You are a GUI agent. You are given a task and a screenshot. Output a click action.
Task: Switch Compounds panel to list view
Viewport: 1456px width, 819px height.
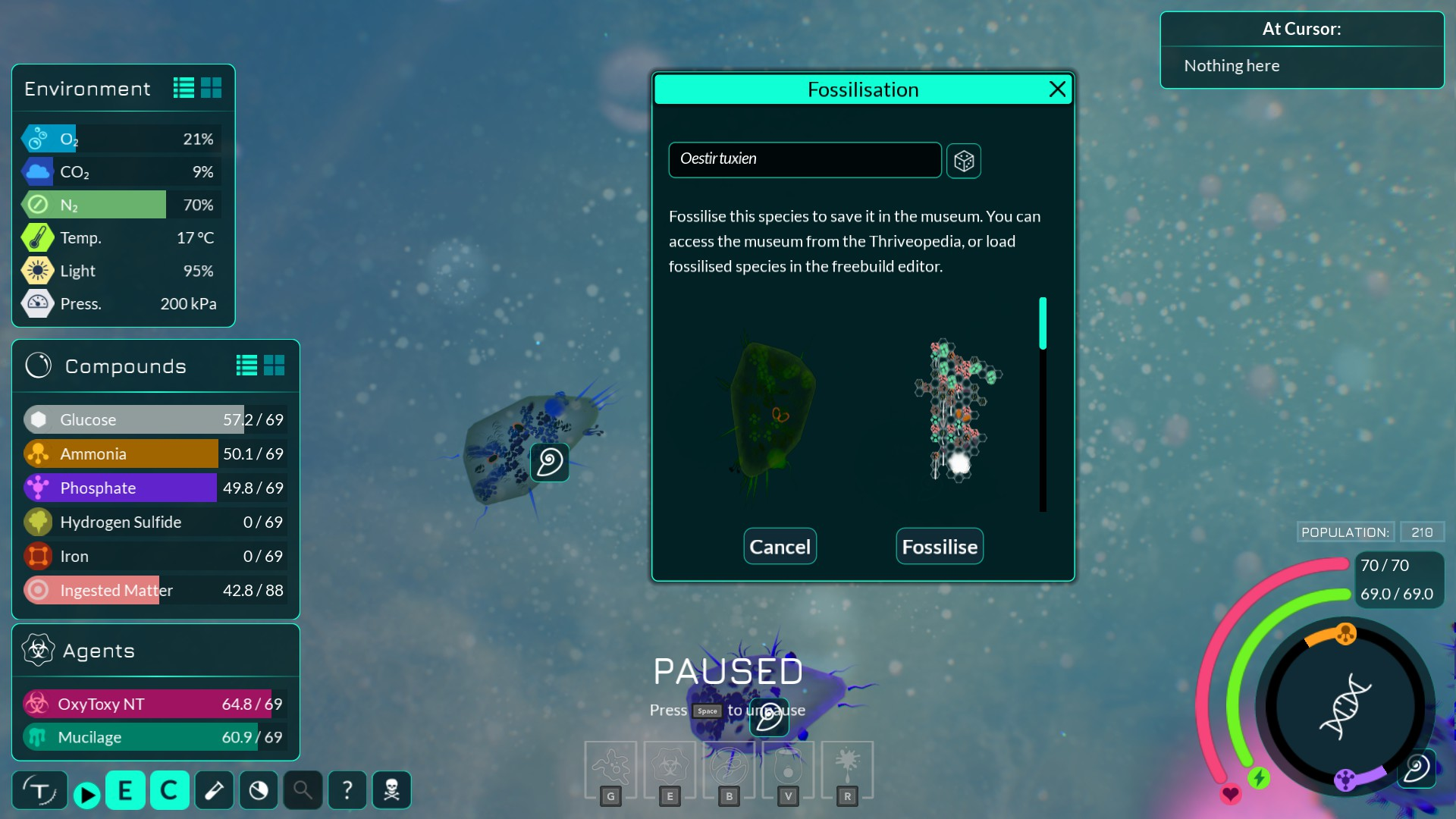click(x=246, y=366)
